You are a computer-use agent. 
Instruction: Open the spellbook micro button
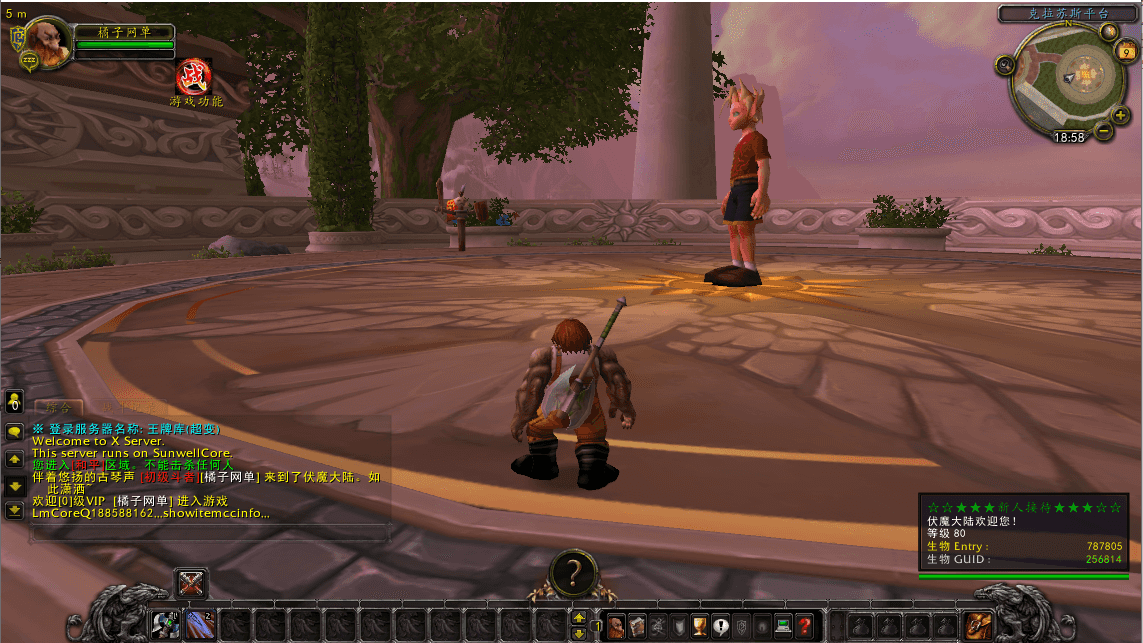(637, 626)
